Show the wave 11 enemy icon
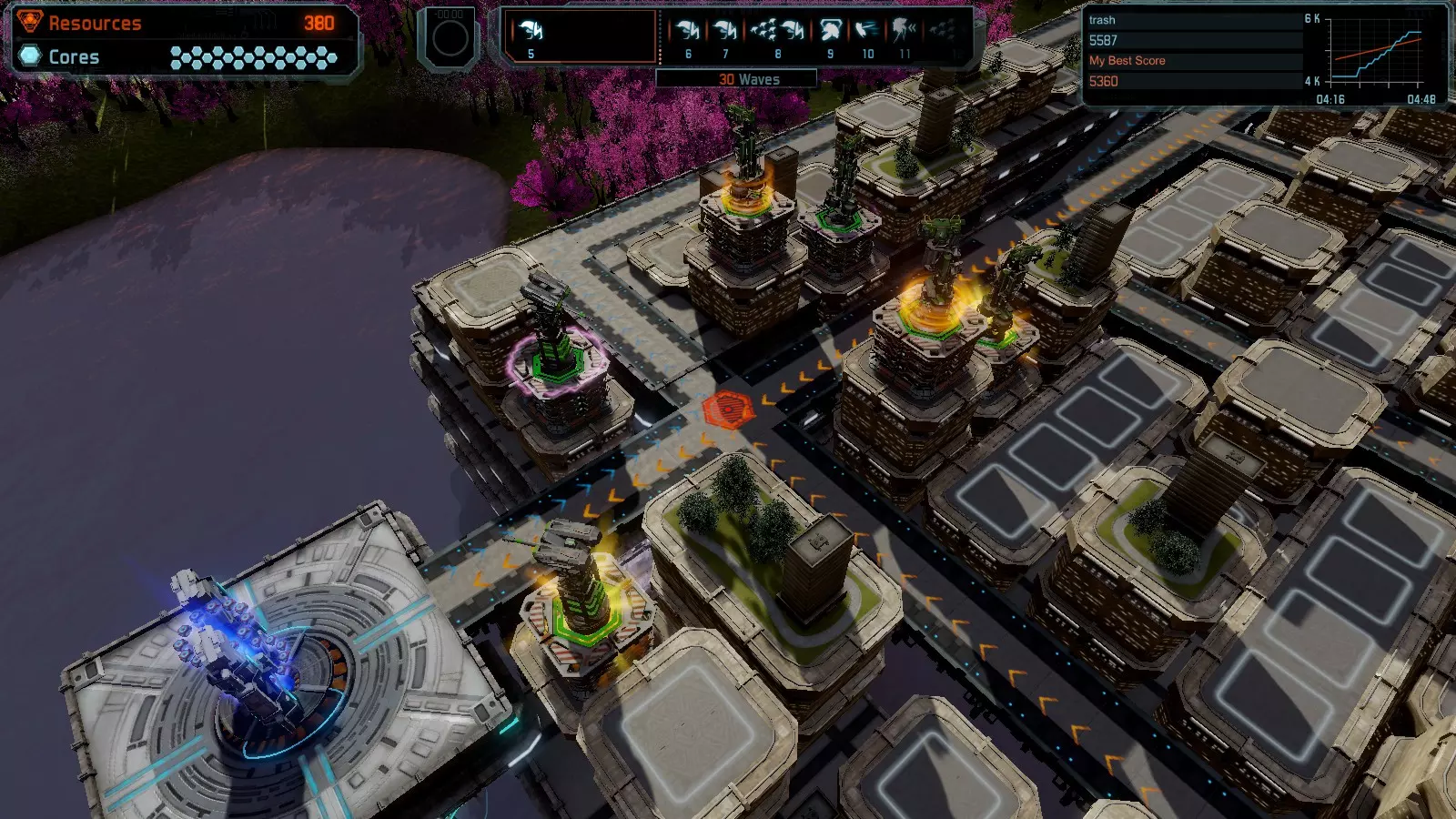This screenshot has height=819, width=1456. (x=905, y=32)
